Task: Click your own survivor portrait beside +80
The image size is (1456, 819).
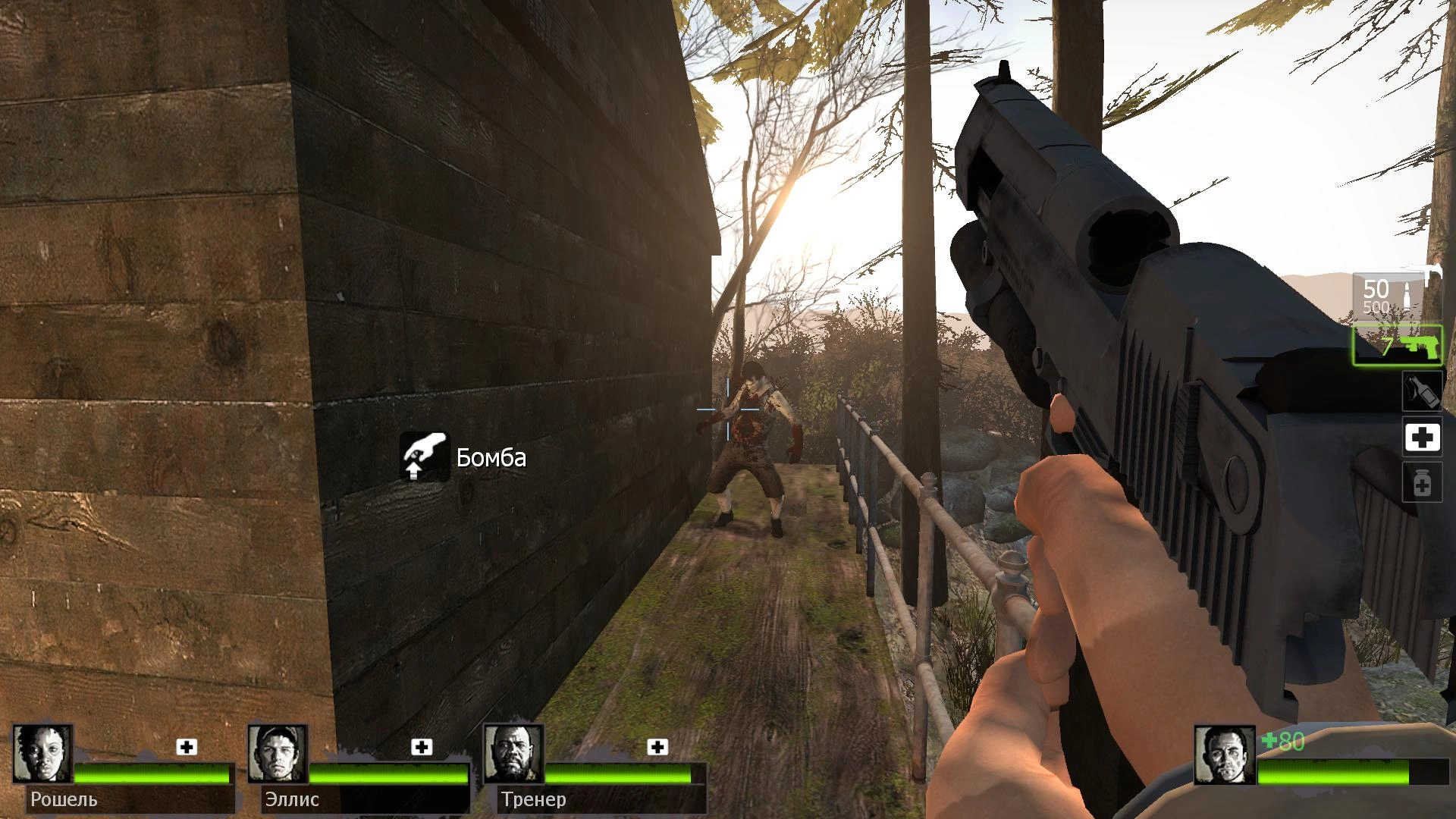Action: pyautogui.click(x=1224, y=754)
